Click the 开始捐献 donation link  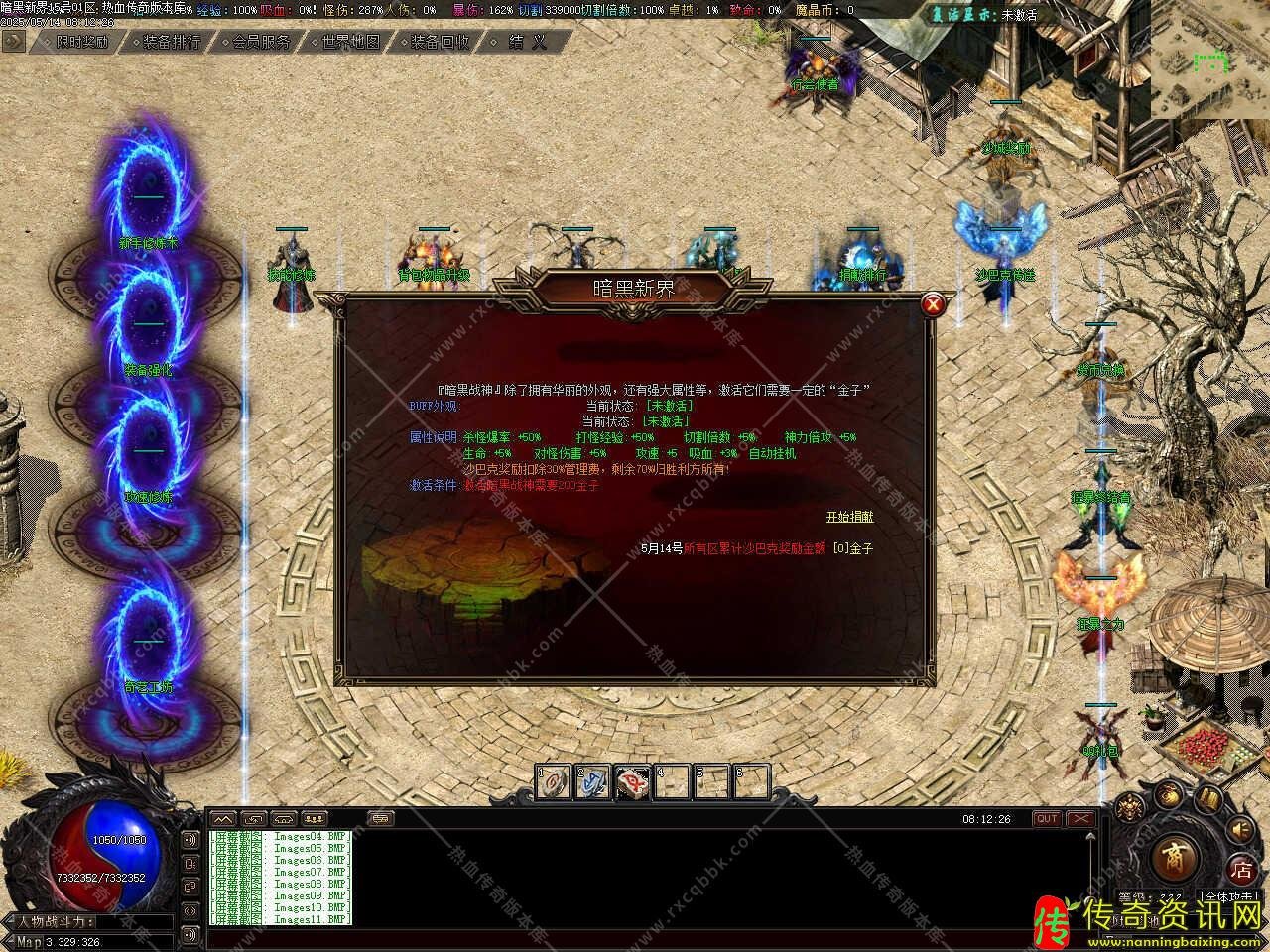coord(850,517)
